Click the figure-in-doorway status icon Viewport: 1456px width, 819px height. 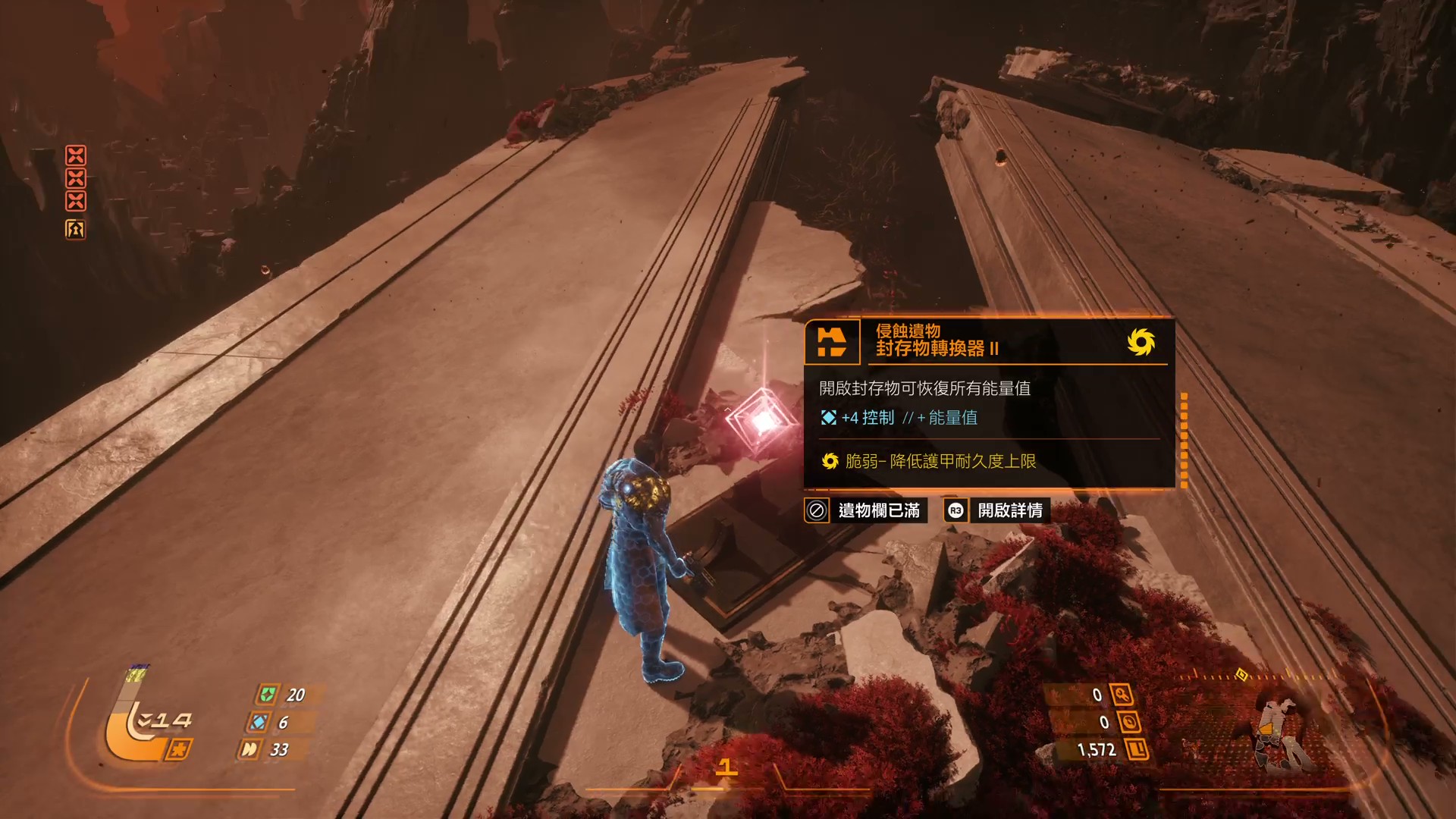point(75,229)
